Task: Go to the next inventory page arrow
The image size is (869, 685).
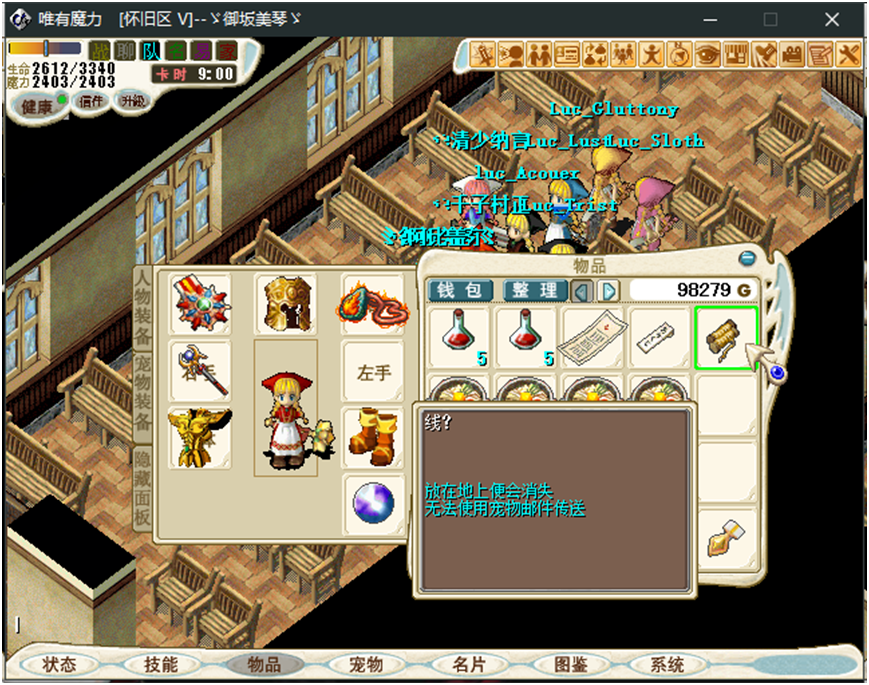Action: point(608,290)
